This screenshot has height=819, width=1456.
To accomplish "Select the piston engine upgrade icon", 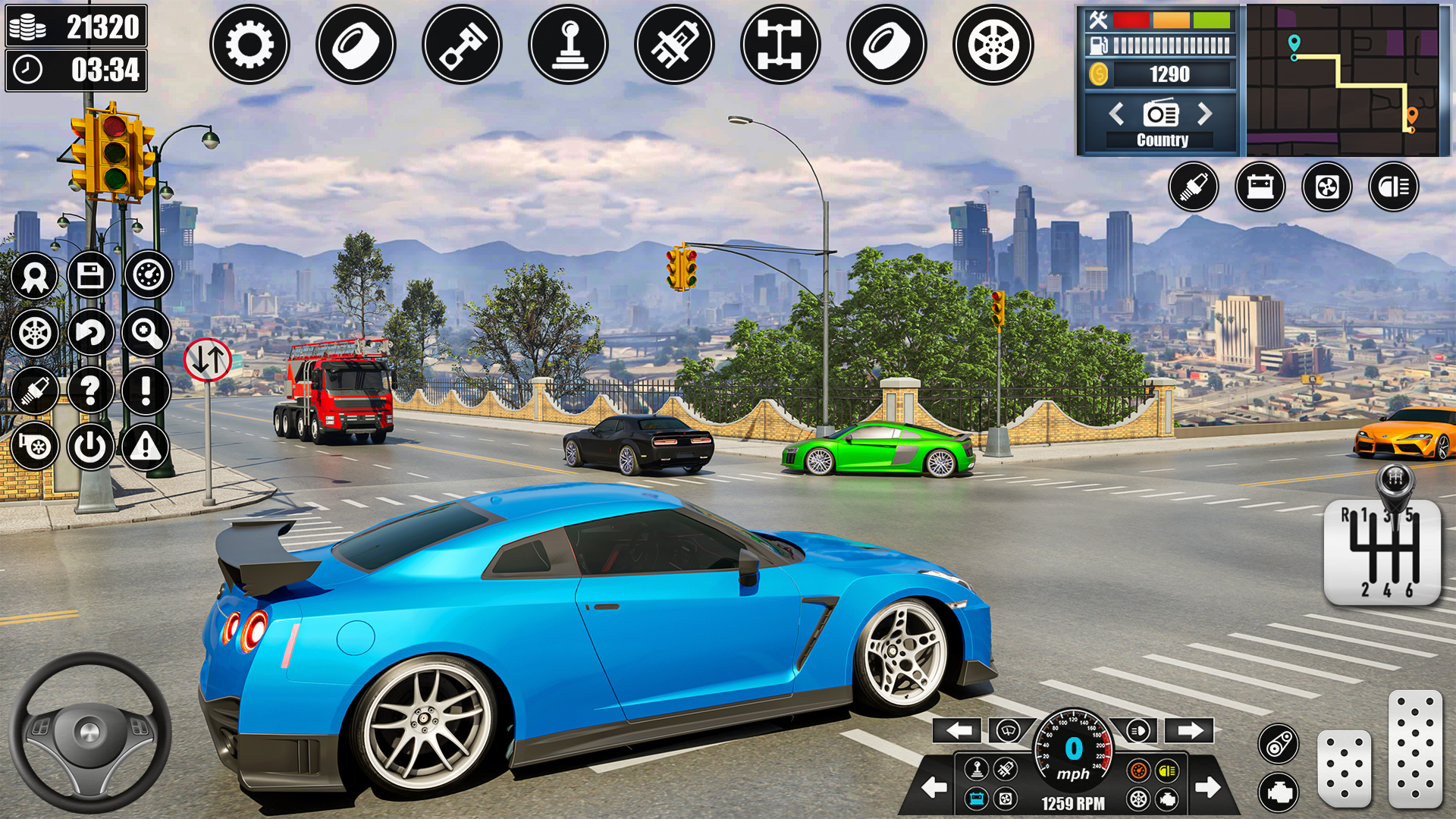I will coord(463,44).
